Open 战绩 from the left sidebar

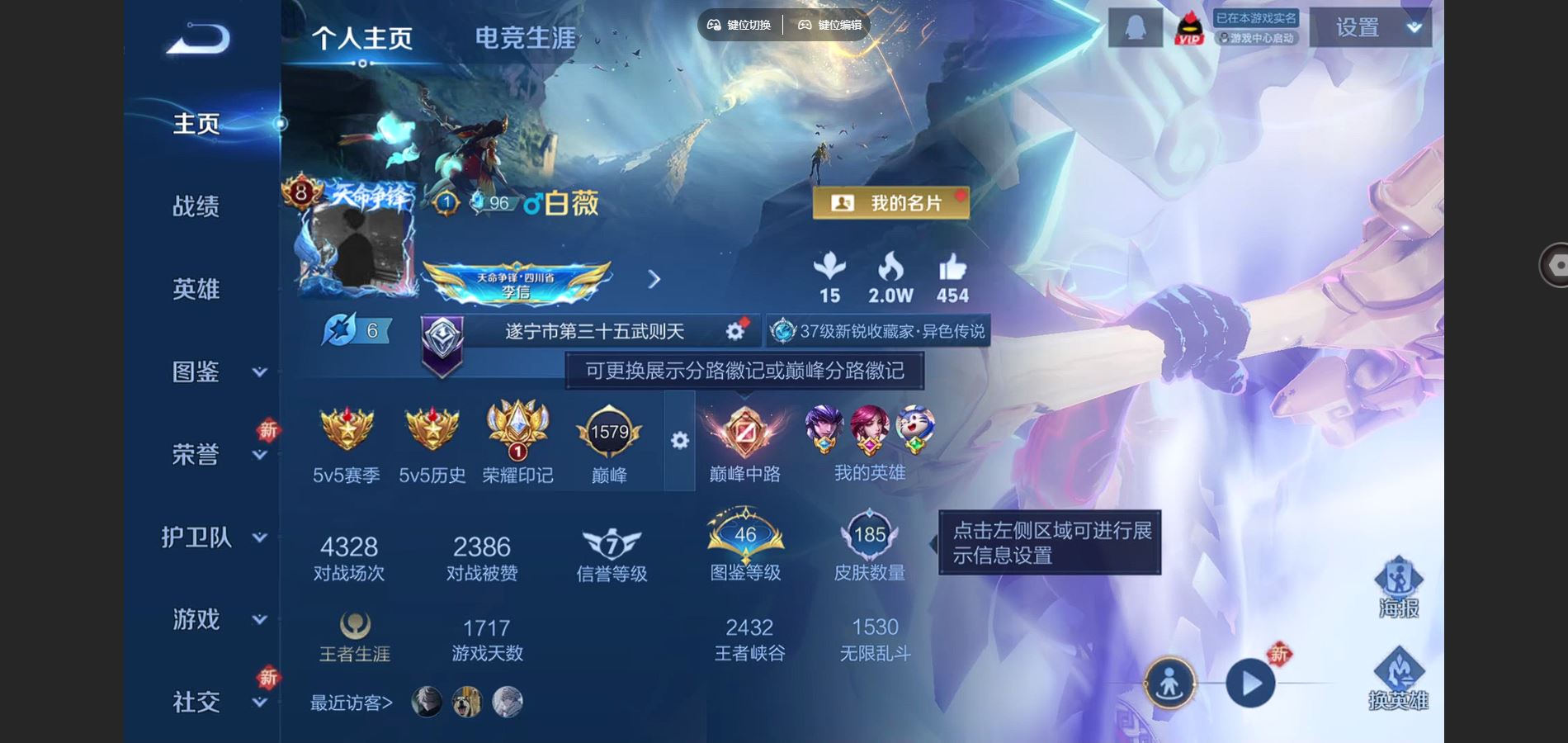pos(196,206)
